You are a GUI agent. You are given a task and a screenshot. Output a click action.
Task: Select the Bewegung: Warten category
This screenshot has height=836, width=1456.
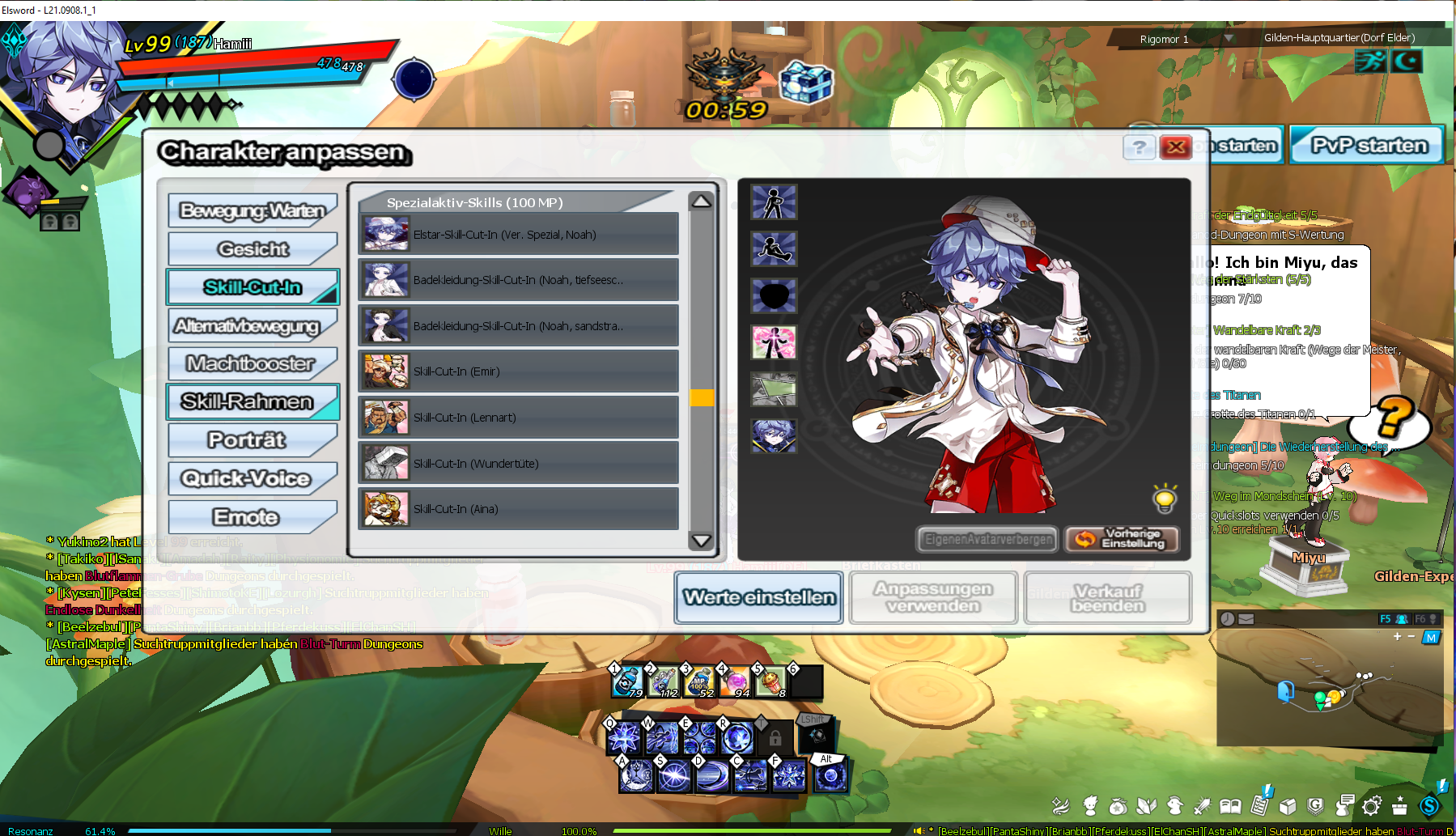click(x=252, y=211)
